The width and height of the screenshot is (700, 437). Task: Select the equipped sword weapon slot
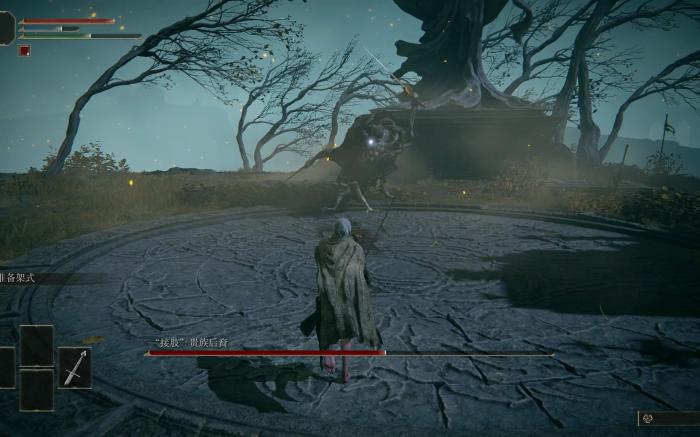[x=74, y=368]
